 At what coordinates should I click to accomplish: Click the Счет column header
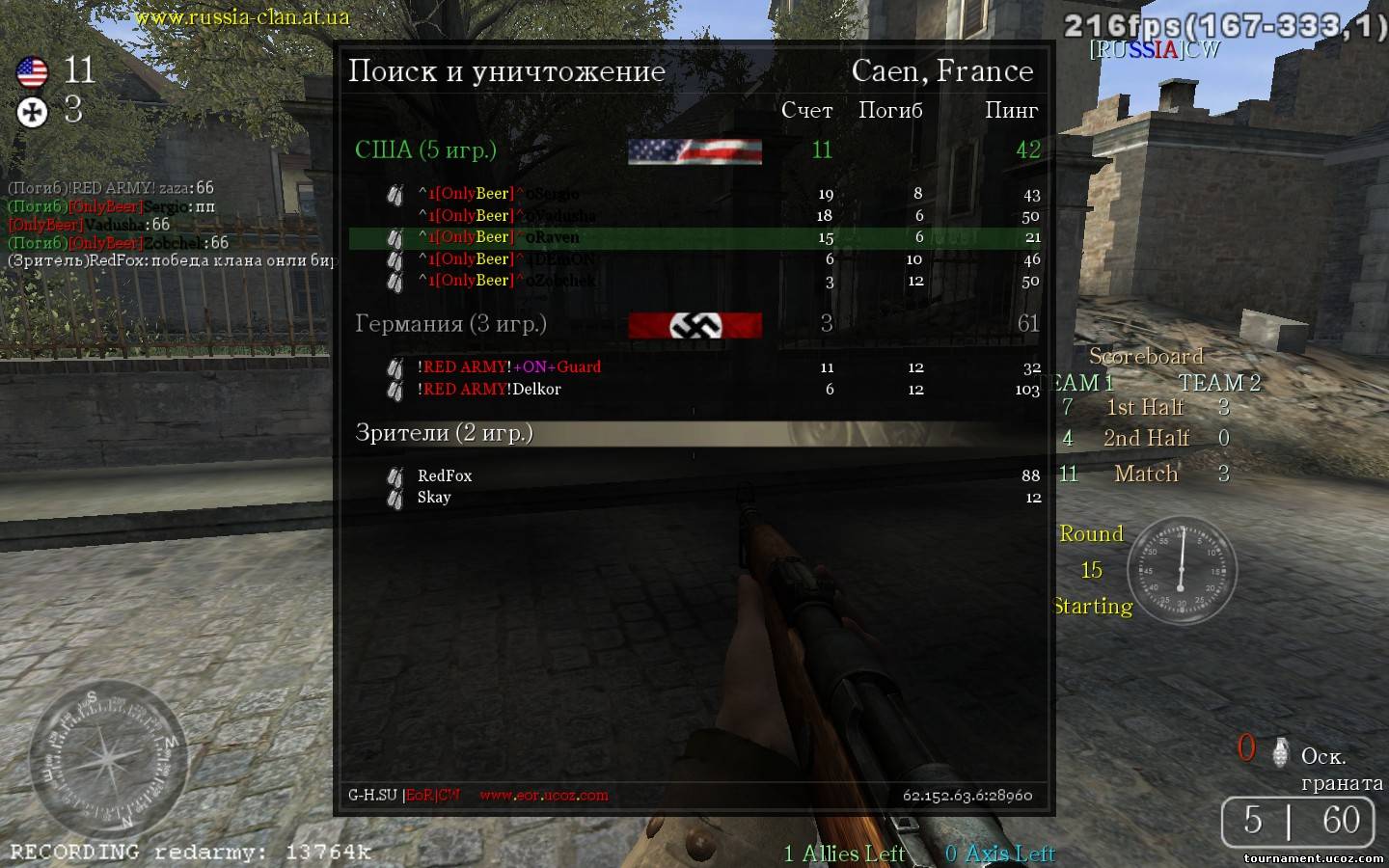point(806,111)
